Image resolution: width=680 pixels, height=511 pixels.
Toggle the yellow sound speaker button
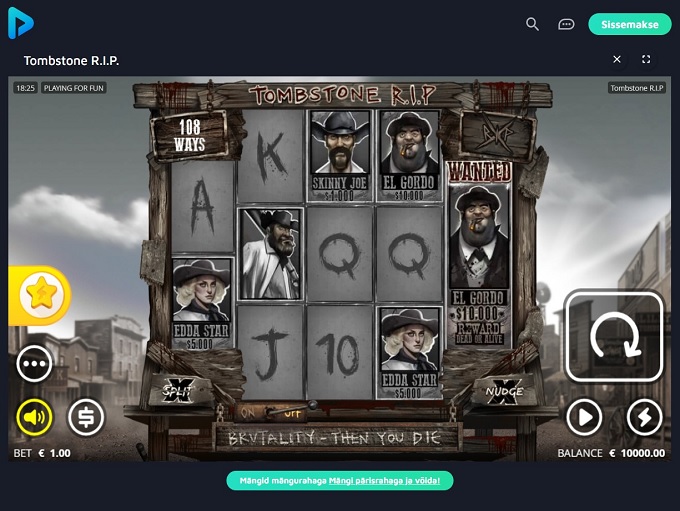coord(34,416)
